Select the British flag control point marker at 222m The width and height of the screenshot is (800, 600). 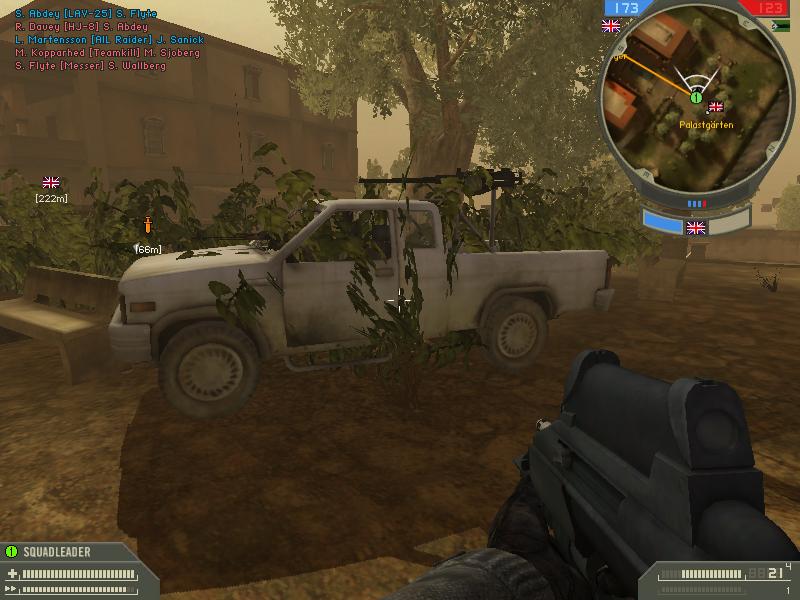click(x=51, y=182)
